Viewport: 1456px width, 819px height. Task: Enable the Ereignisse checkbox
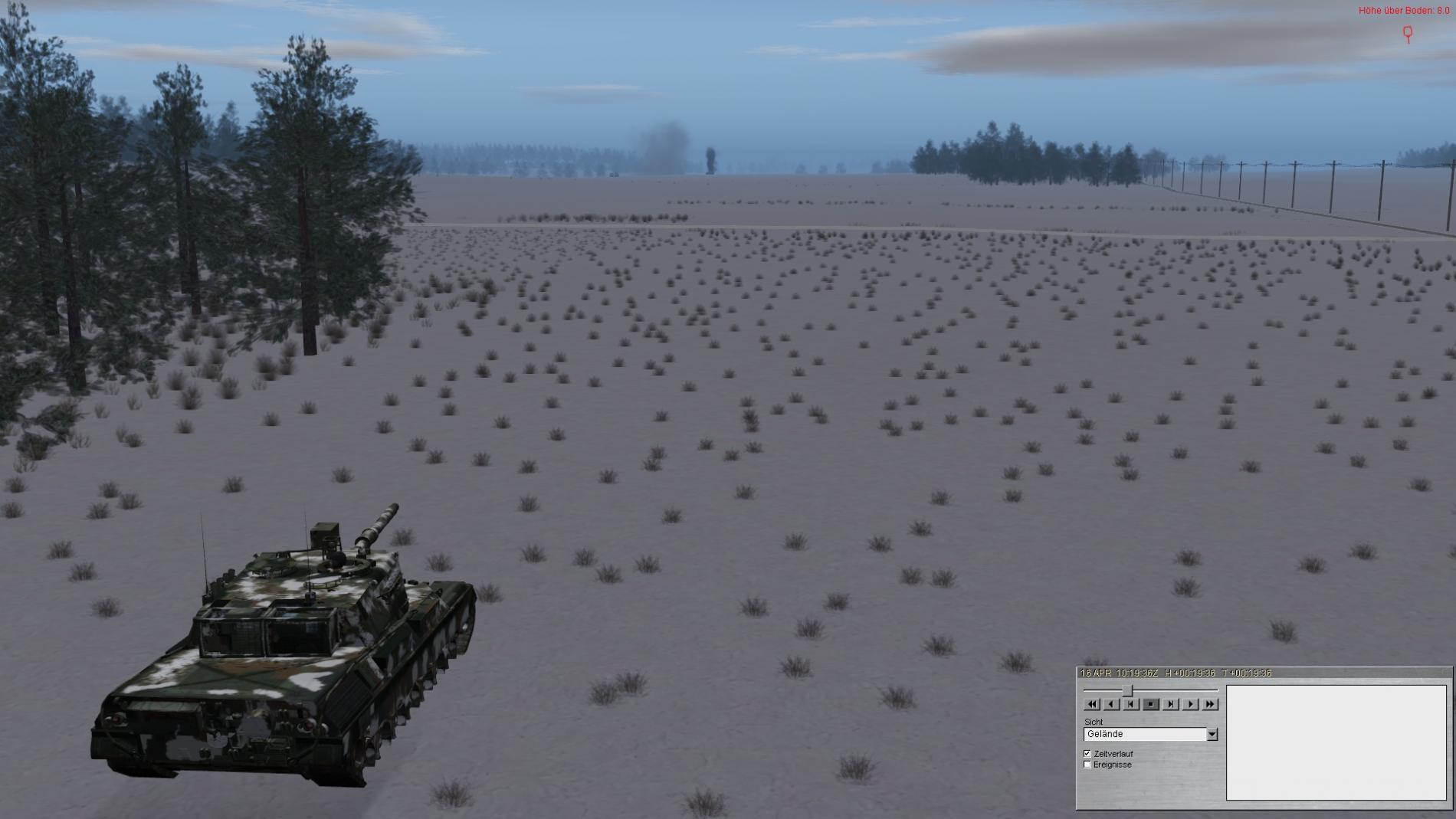click(1087, 765)
